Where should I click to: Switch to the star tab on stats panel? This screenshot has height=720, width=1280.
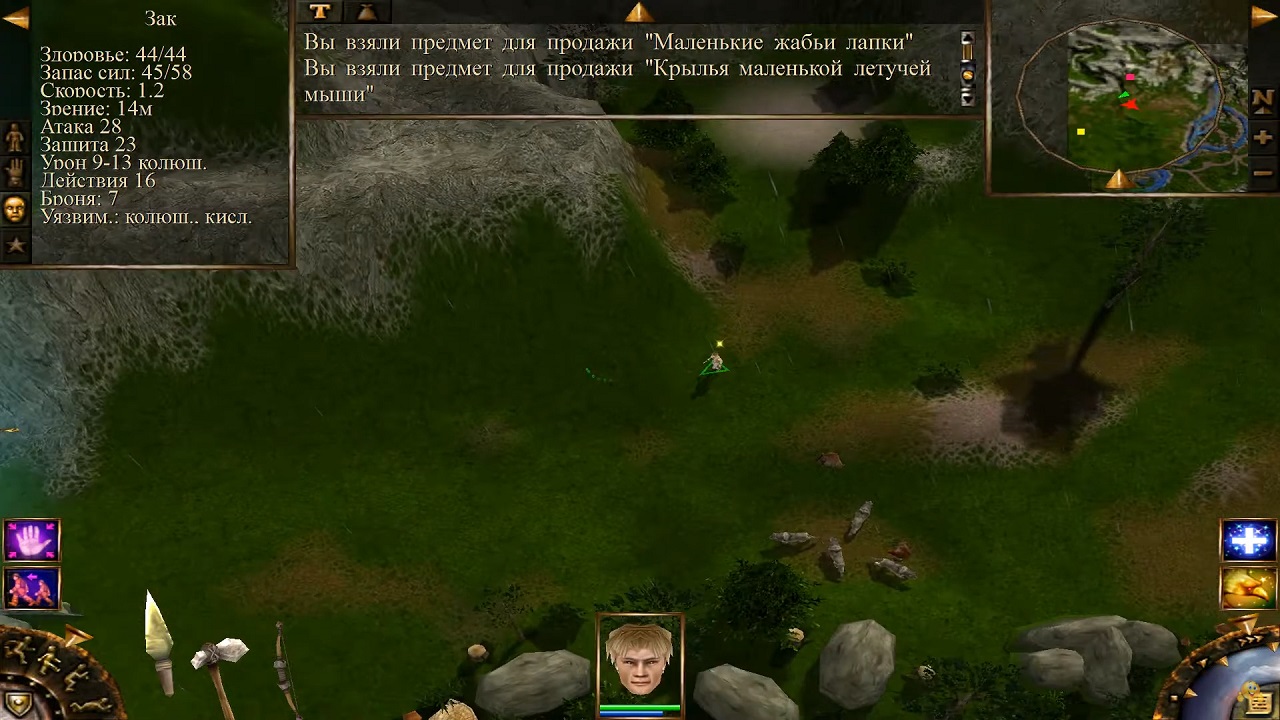coord(14,244)
